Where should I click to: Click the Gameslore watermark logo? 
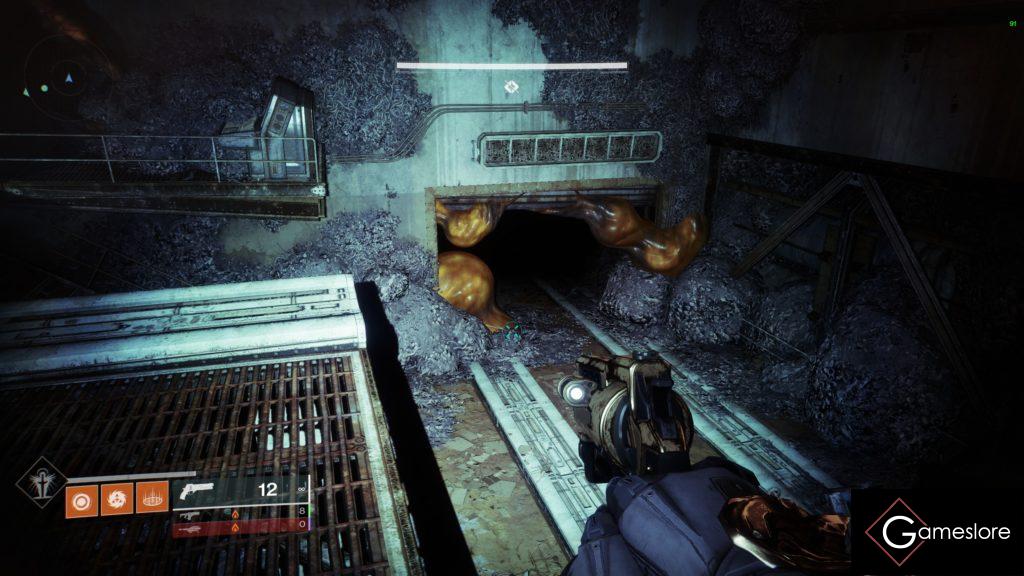pos(938,531)
